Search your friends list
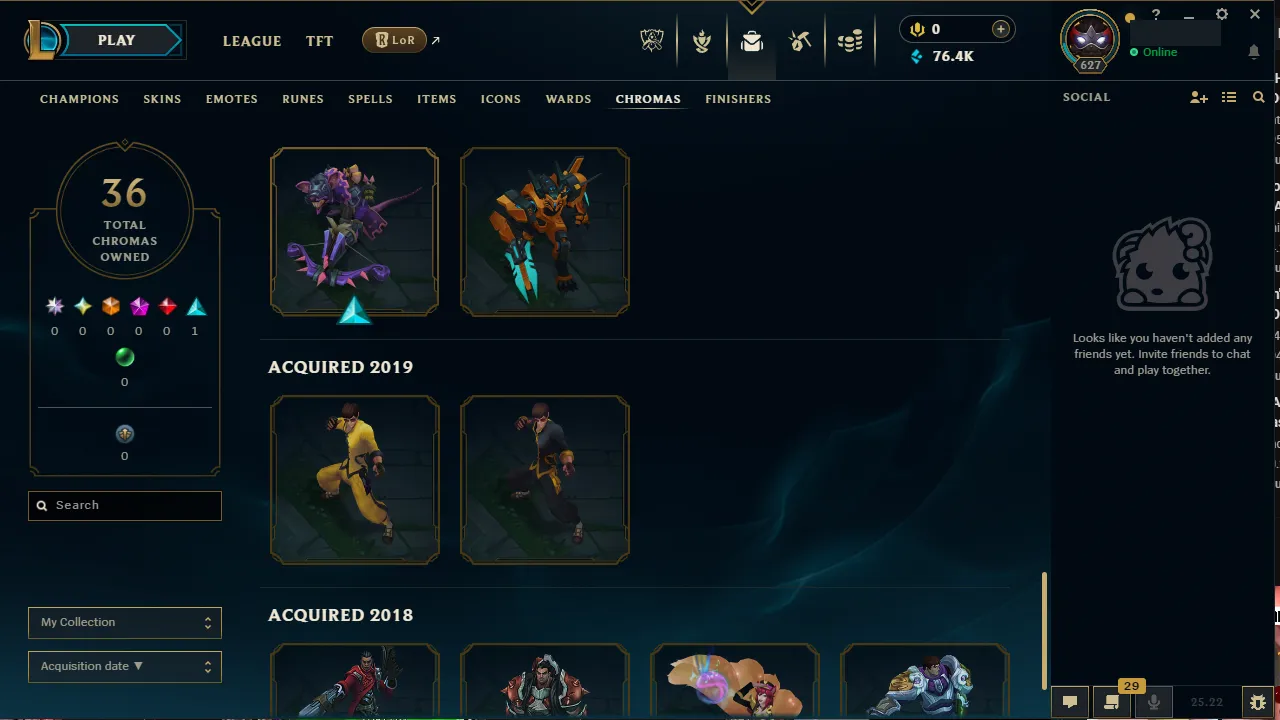The image size is (1280, 720). 1258,97
